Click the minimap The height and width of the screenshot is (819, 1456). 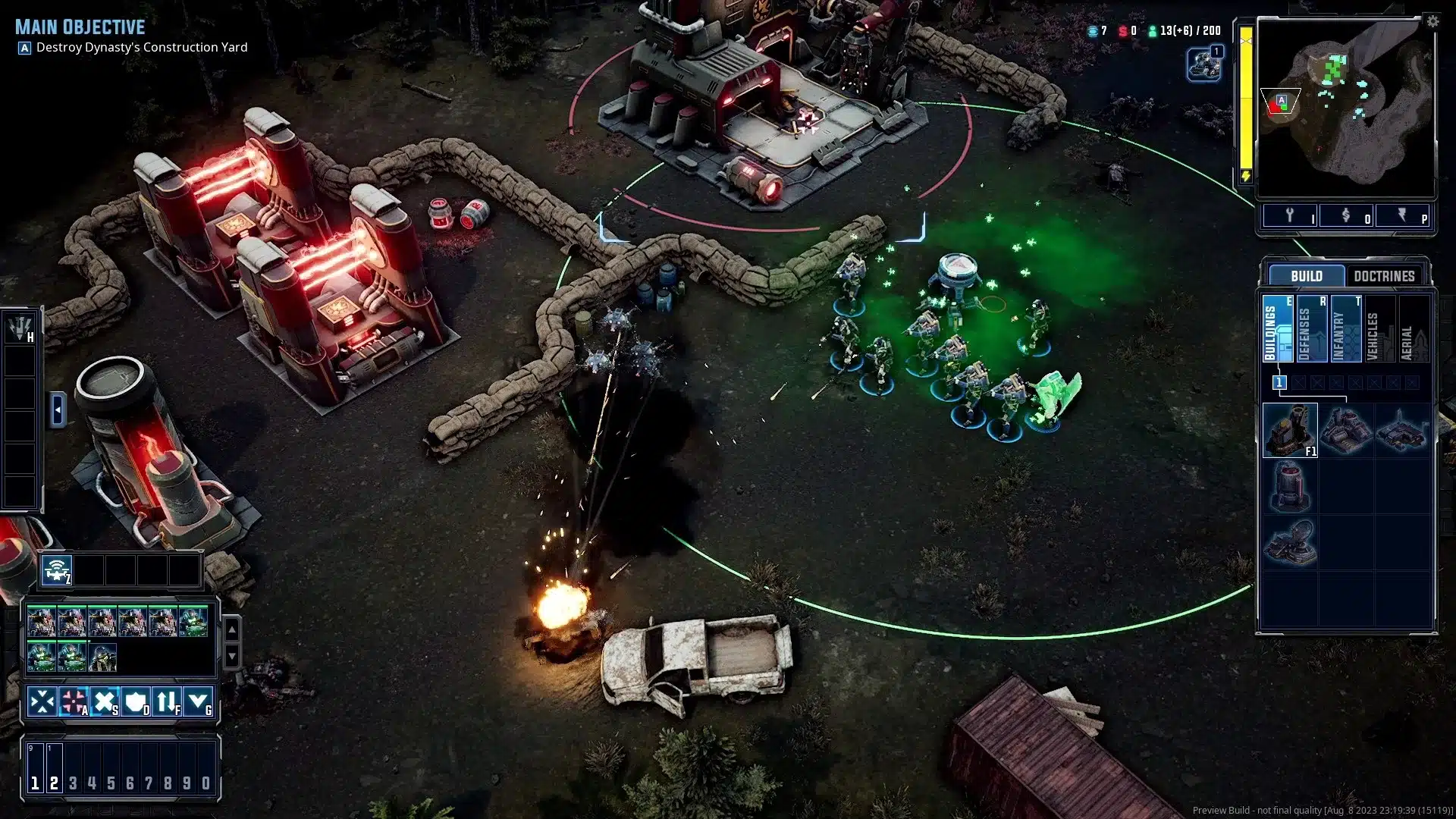(1345, 110)
